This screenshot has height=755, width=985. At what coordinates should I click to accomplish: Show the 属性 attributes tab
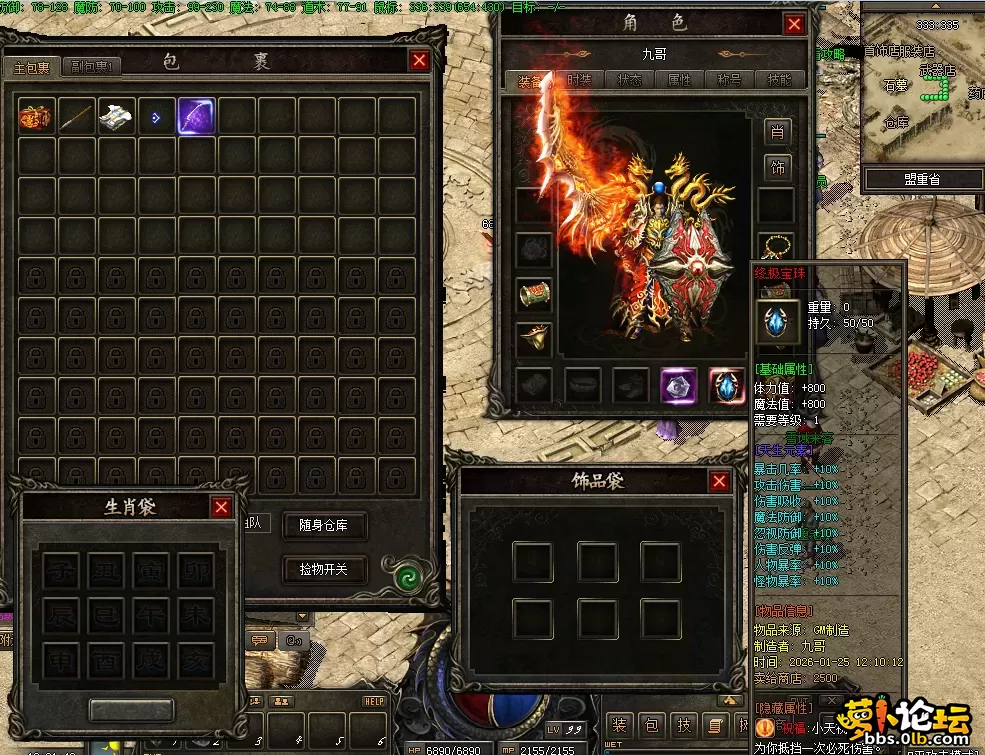[679, 80]
